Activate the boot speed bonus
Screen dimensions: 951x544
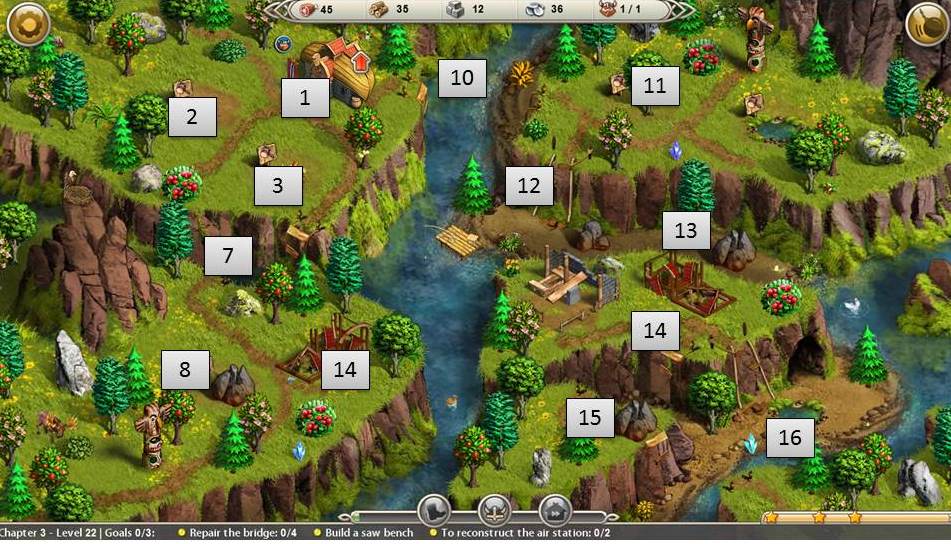[x=434, y=510]
